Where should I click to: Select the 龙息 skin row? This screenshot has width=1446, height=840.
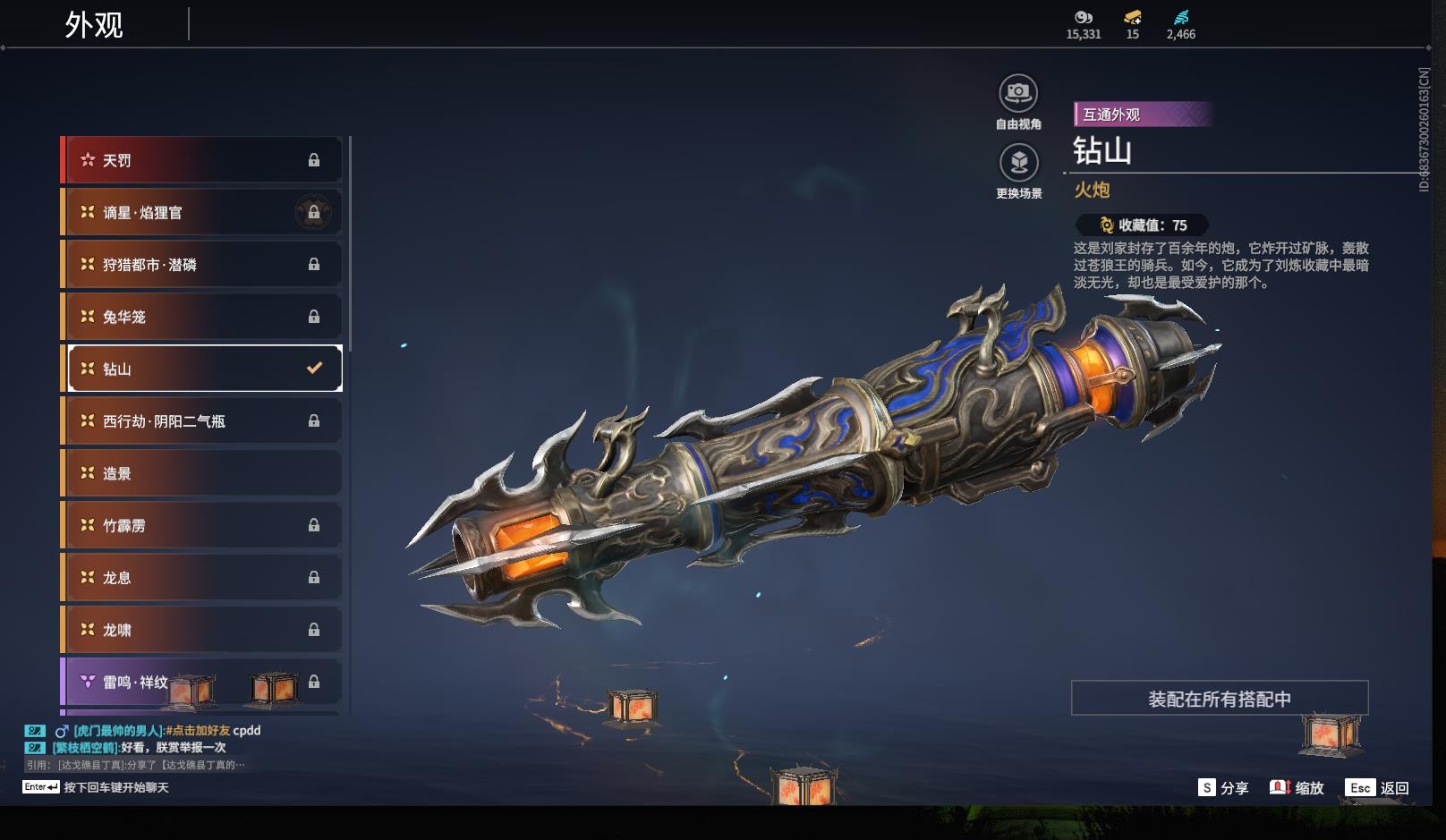[x=201, y=578]
